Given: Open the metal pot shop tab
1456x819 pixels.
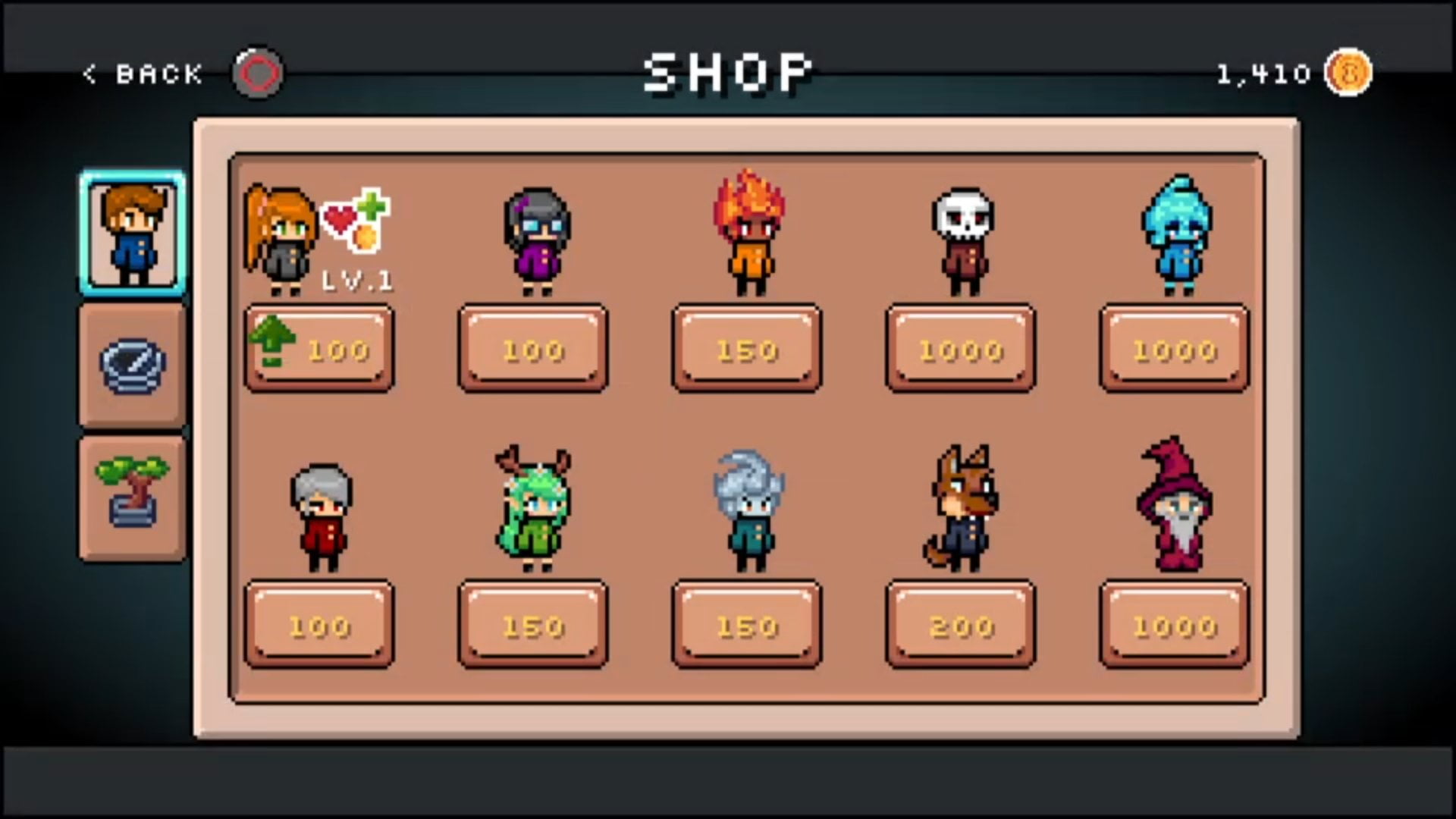Looking at the screenshot, I should [133, 366].
